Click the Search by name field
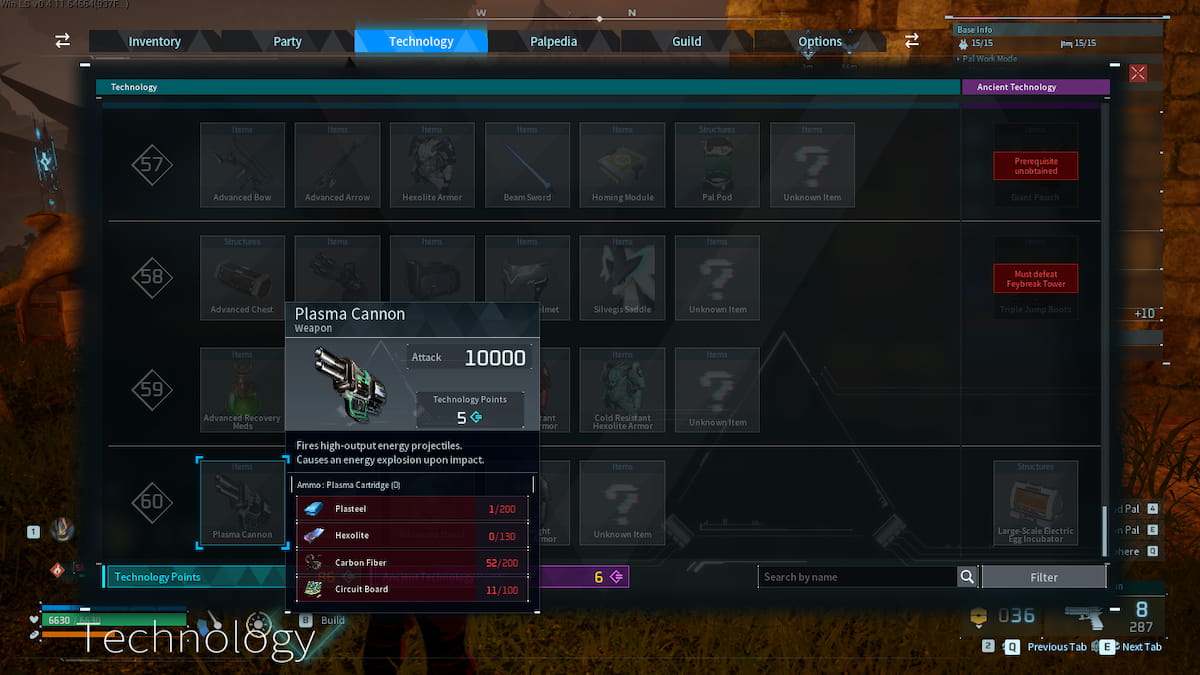 click(x=857, y=577)
